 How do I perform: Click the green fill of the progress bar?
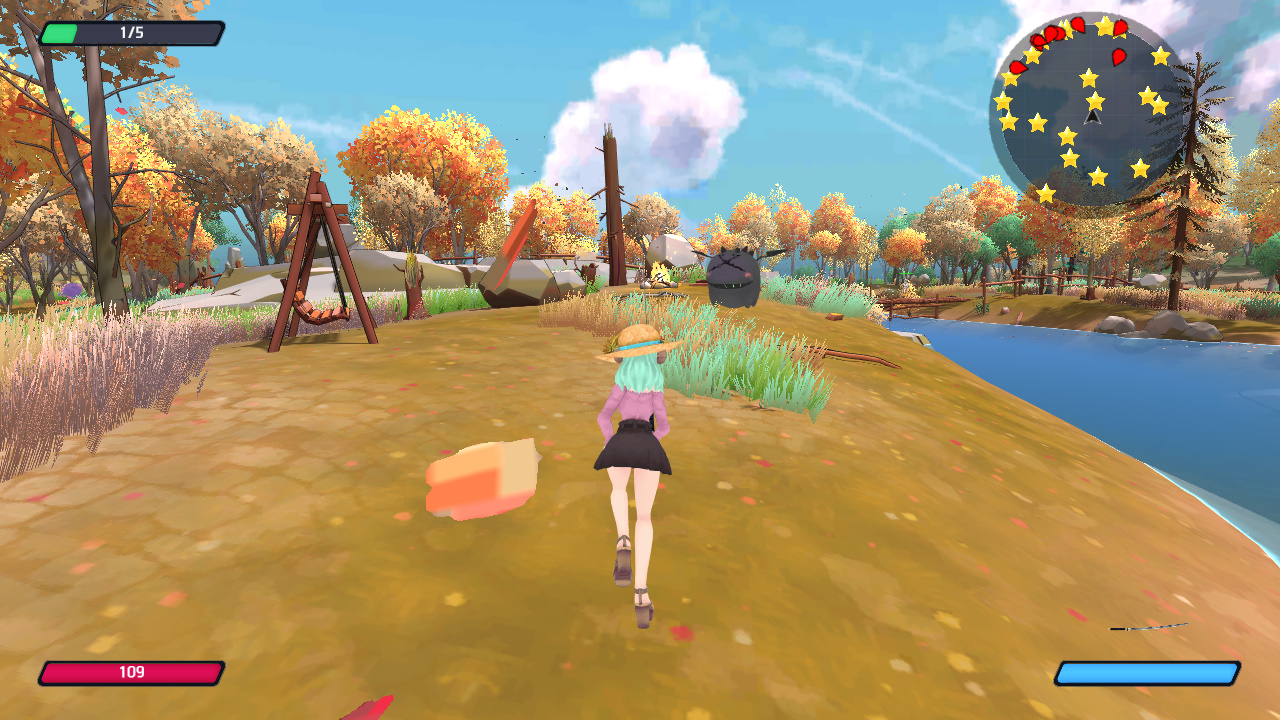60,32
